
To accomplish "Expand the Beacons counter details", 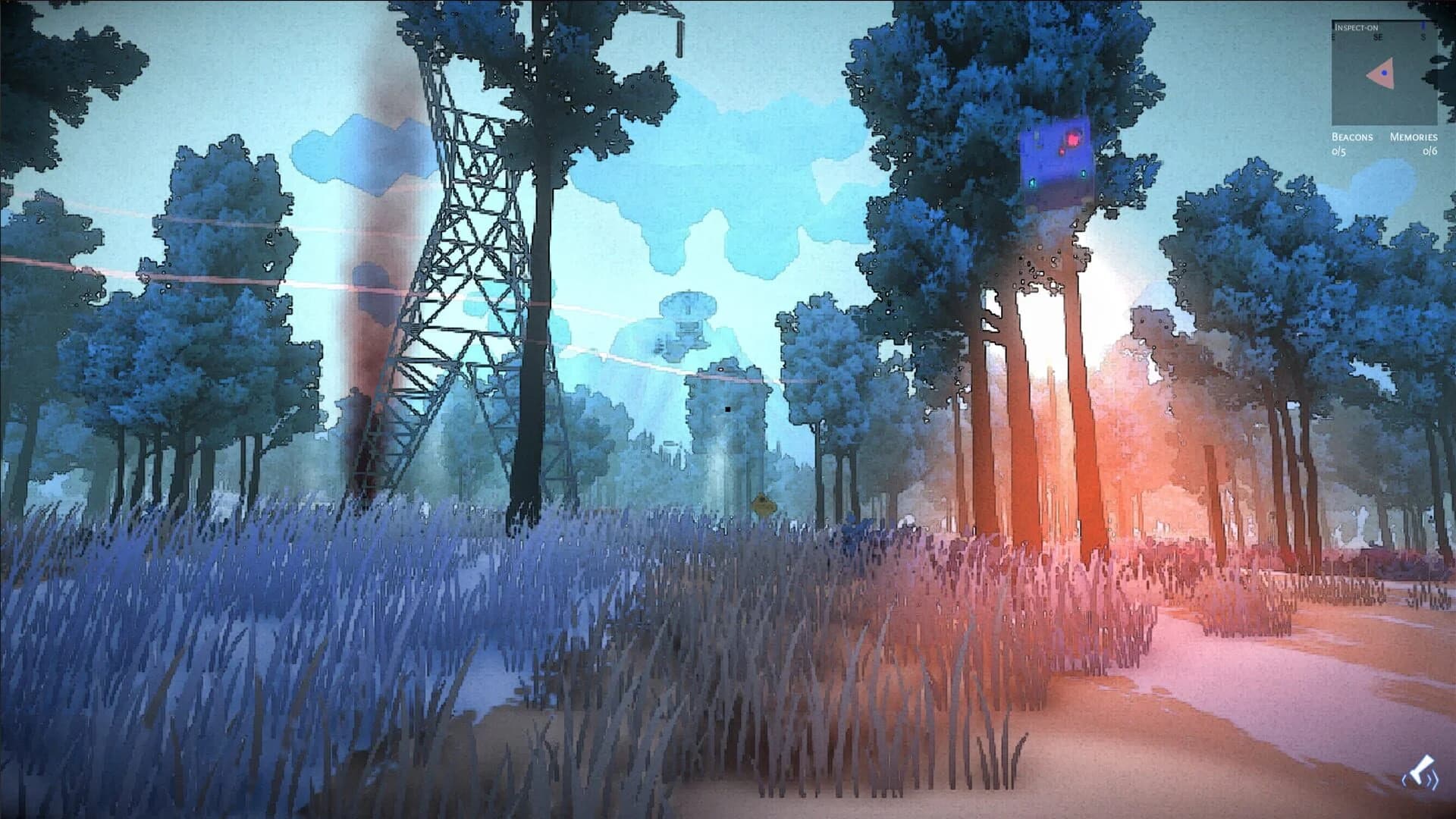I will click(x=1352, y=137).
